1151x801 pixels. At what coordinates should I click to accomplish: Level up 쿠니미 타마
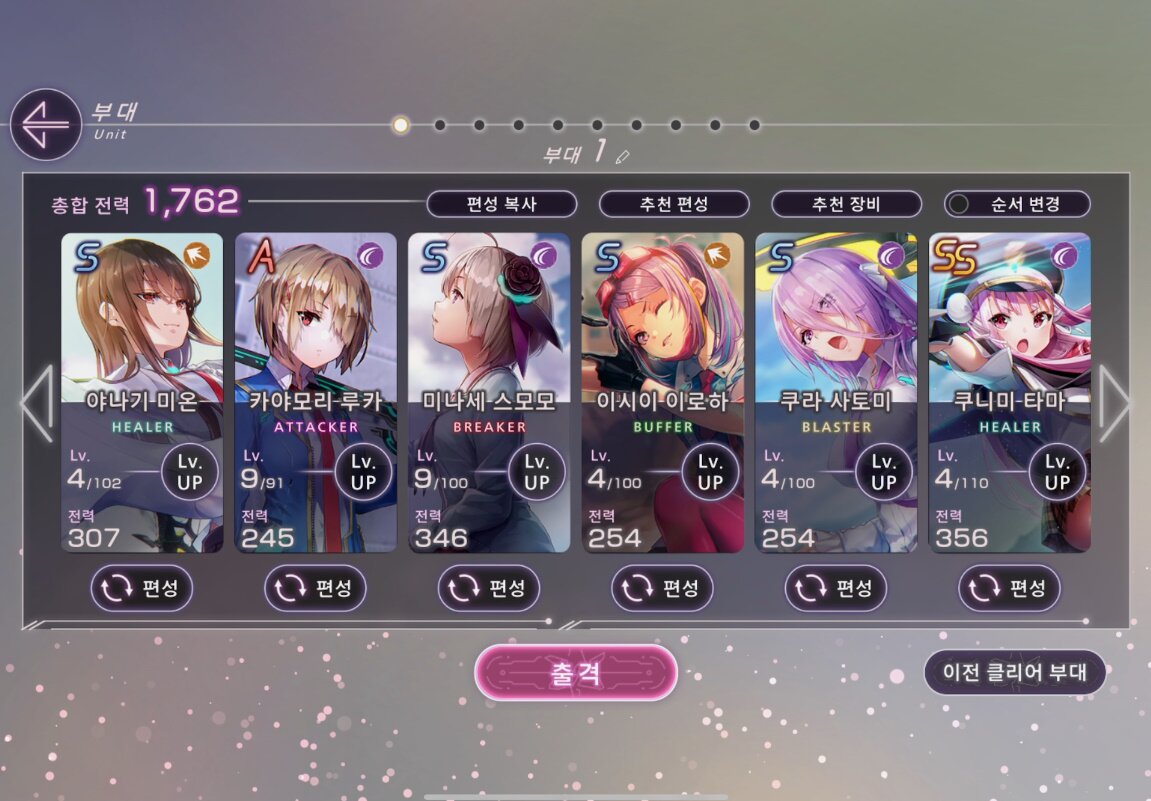click(1057, 472)
